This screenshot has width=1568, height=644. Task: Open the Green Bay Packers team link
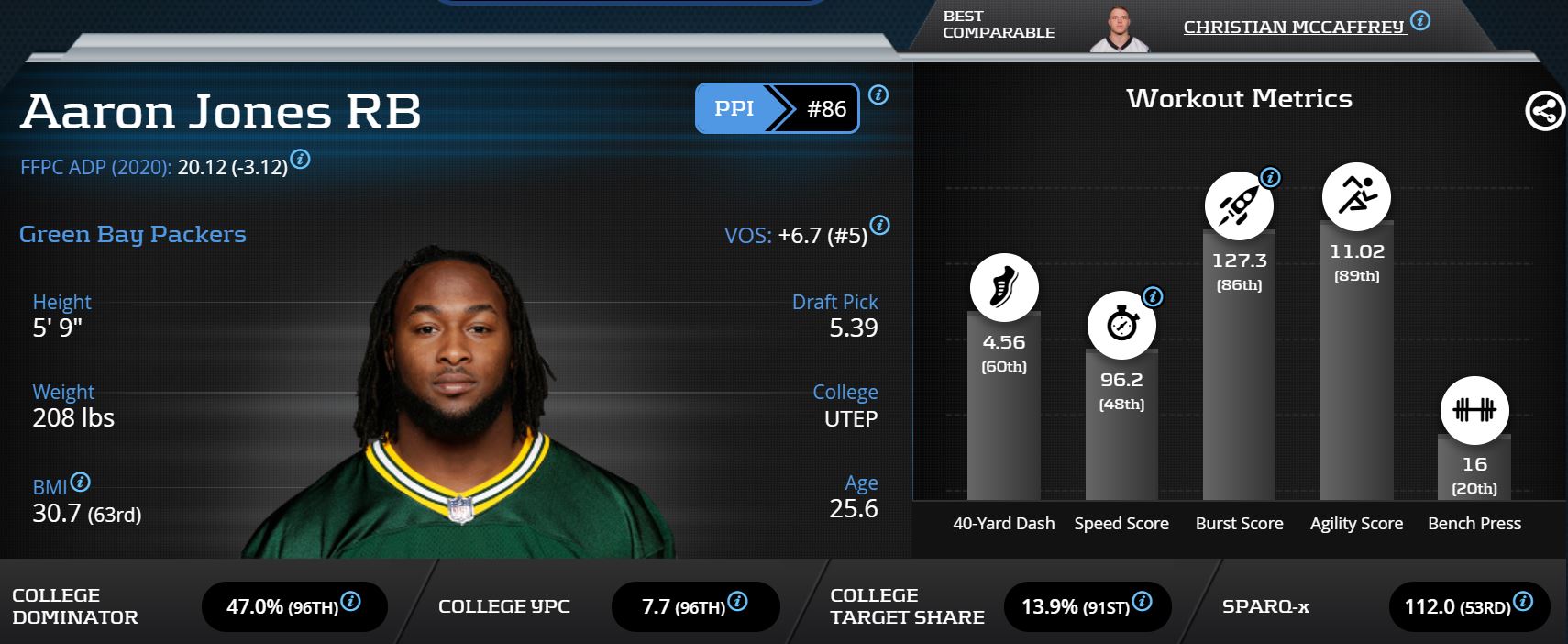click(x=133, y=235)
